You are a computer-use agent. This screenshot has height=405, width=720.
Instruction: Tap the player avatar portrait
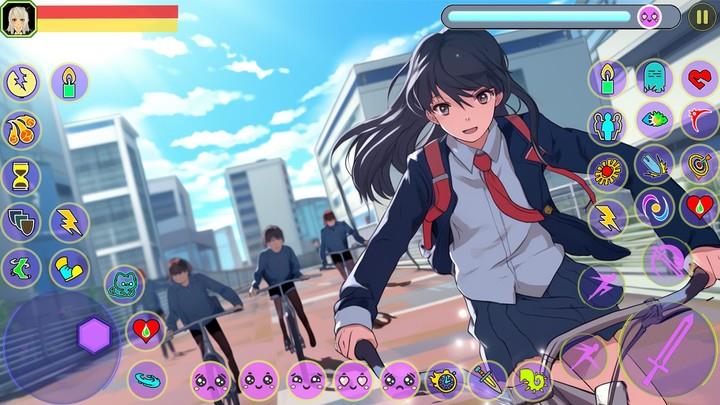18,18
